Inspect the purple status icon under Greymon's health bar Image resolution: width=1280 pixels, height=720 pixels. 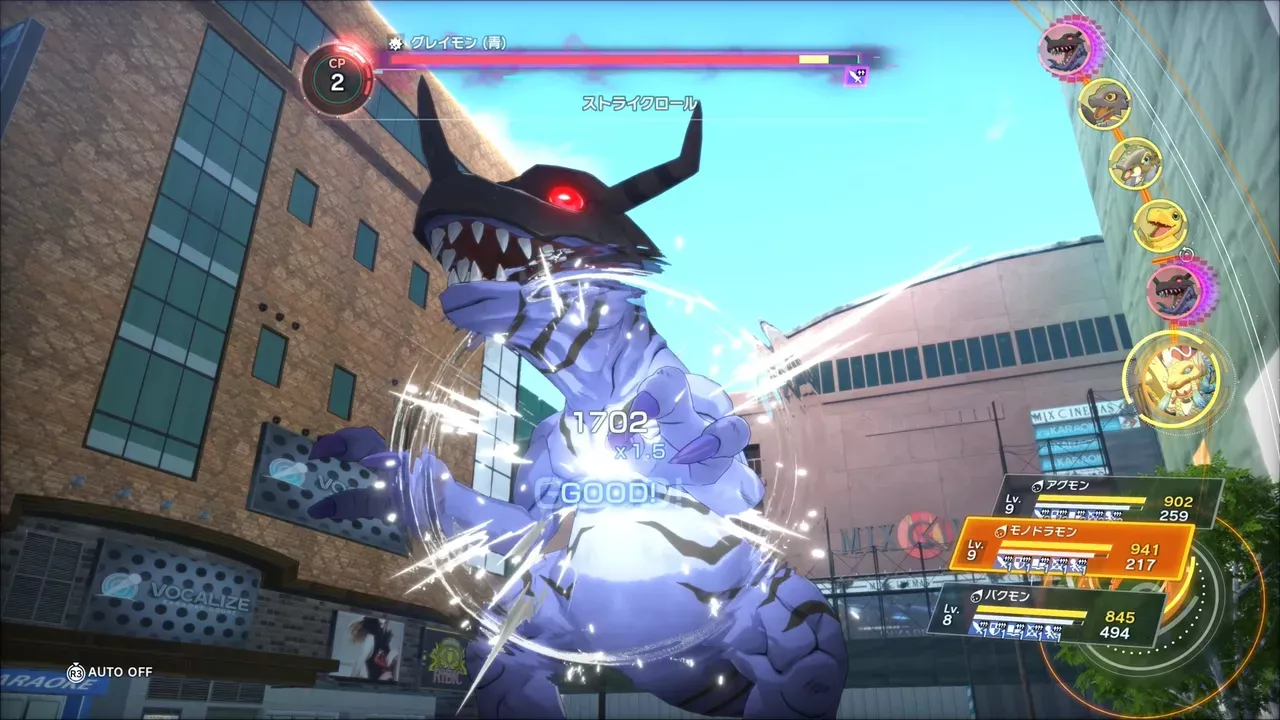tap(855, 76)
